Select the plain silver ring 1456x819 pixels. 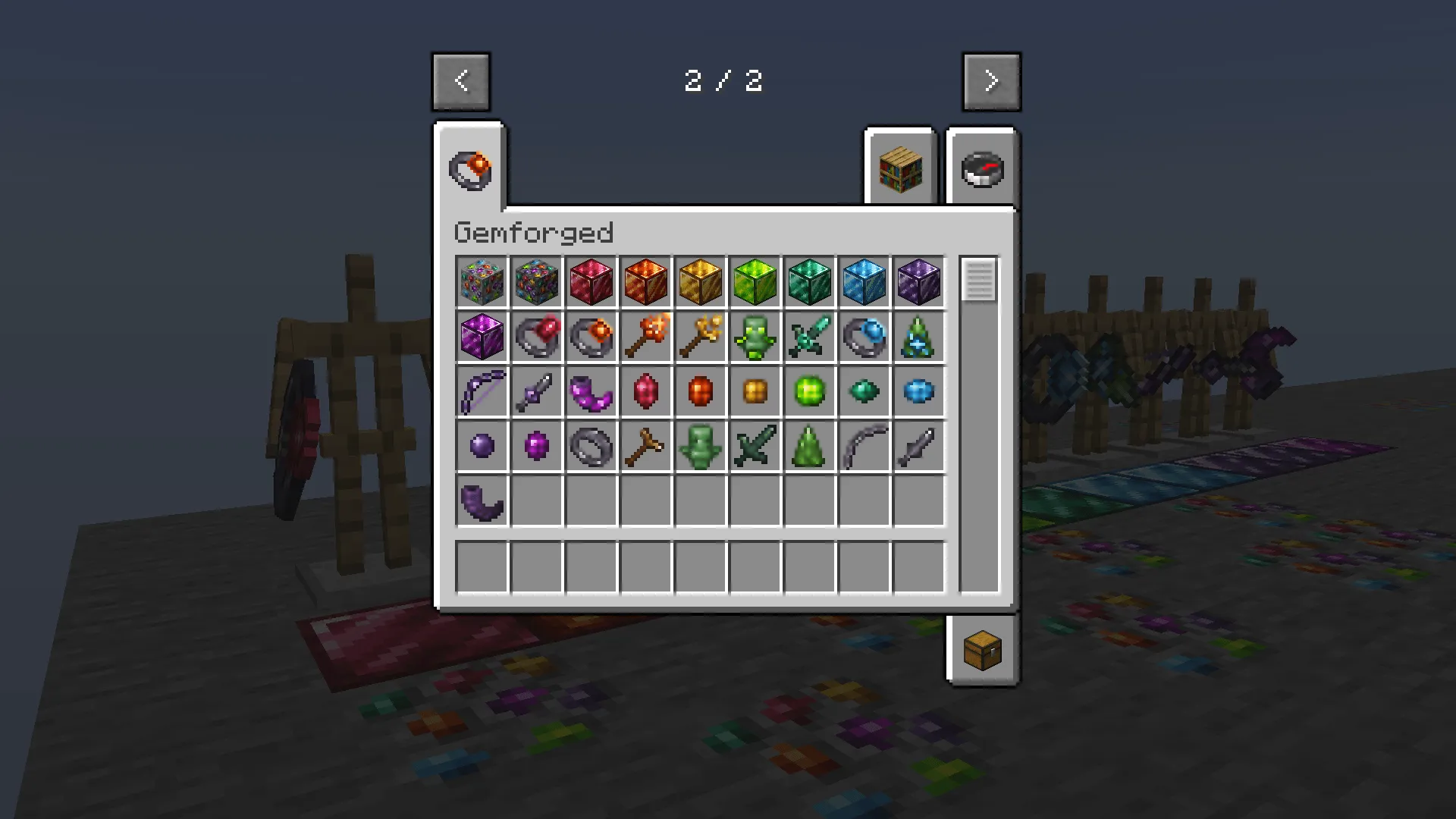[591, 446]
